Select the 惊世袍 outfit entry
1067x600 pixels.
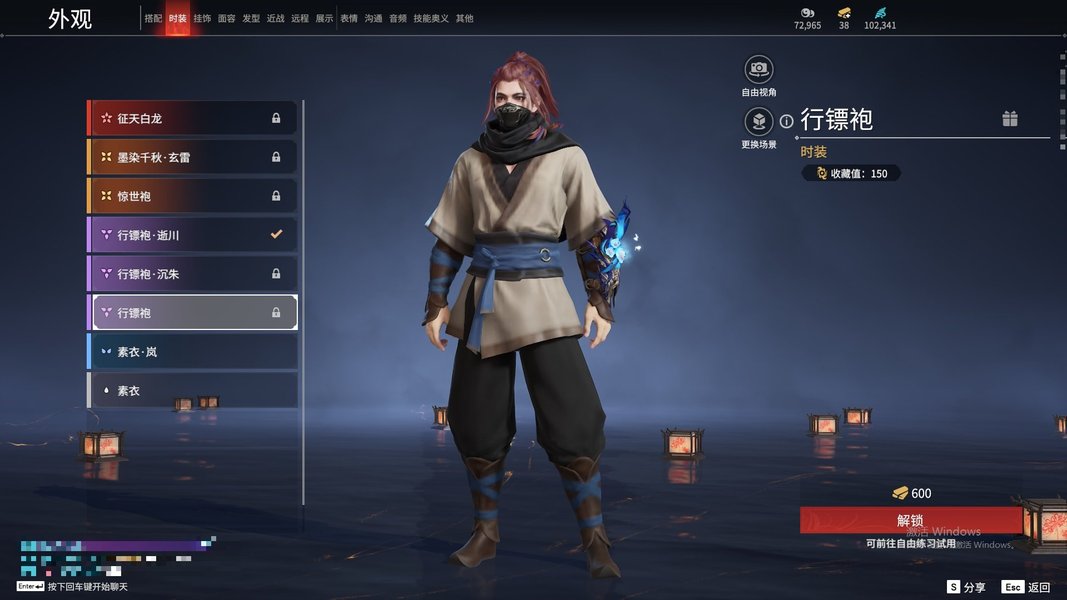click(192, 196)
